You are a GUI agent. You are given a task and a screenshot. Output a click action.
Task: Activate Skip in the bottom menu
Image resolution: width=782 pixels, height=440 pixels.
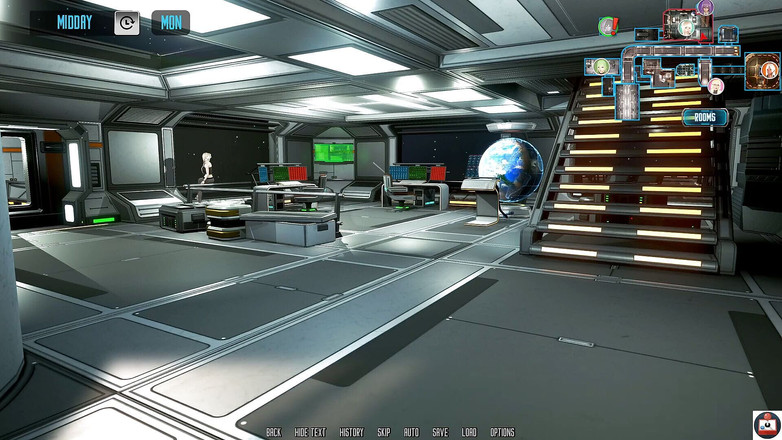384,432
